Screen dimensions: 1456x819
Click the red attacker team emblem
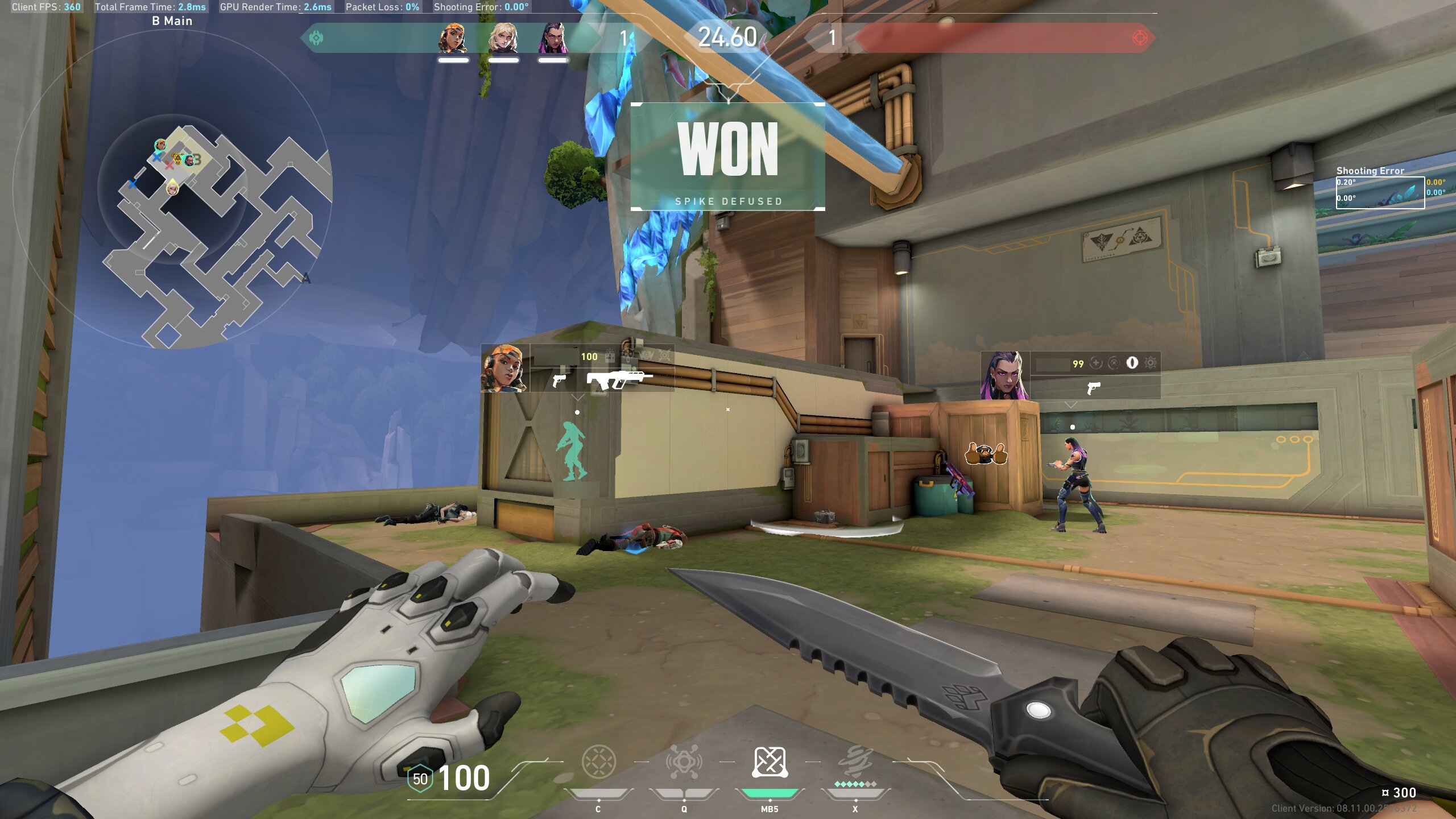[1140, 38]
